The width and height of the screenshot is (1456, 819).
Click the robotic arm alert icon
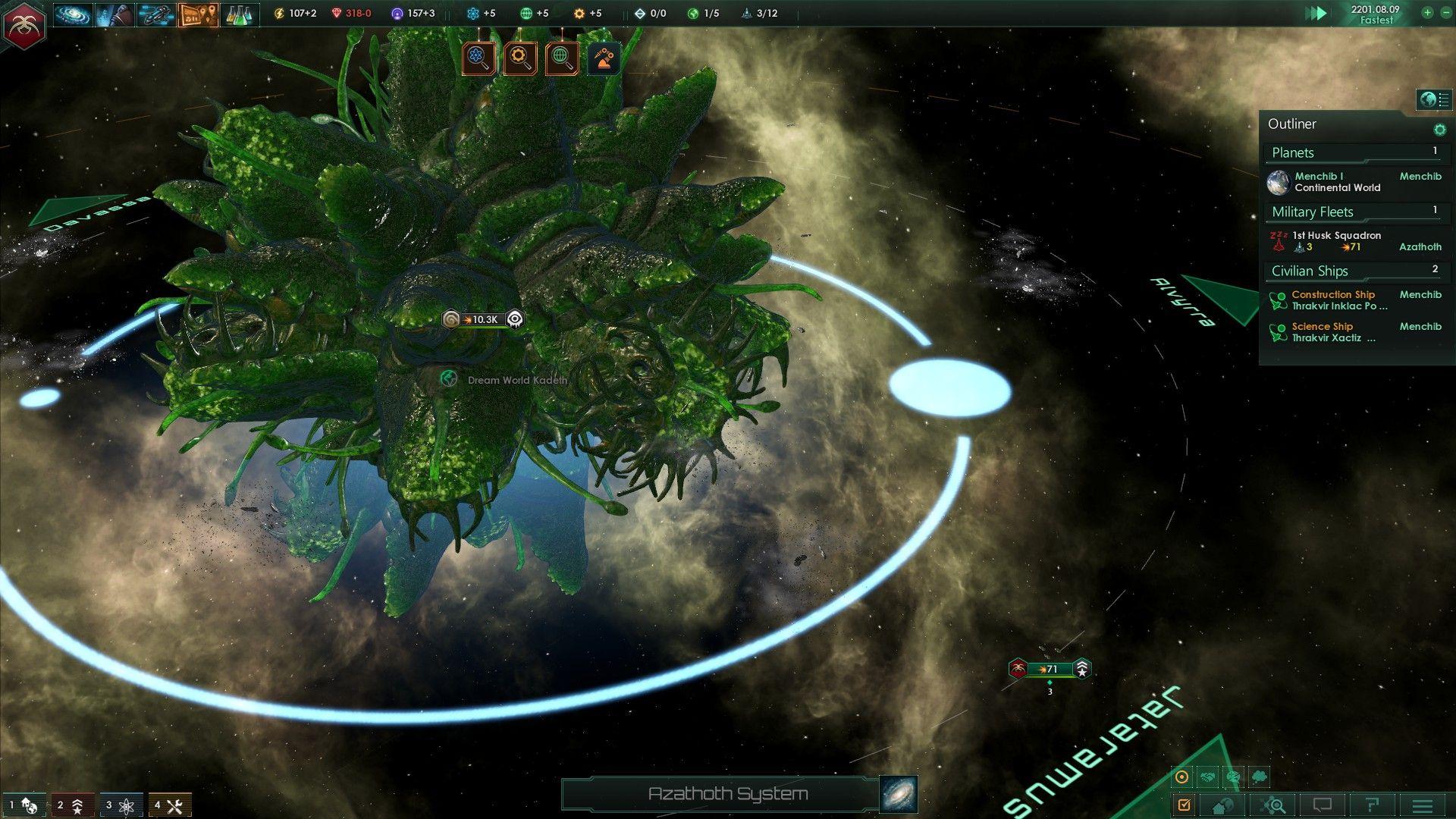(604, 58)
